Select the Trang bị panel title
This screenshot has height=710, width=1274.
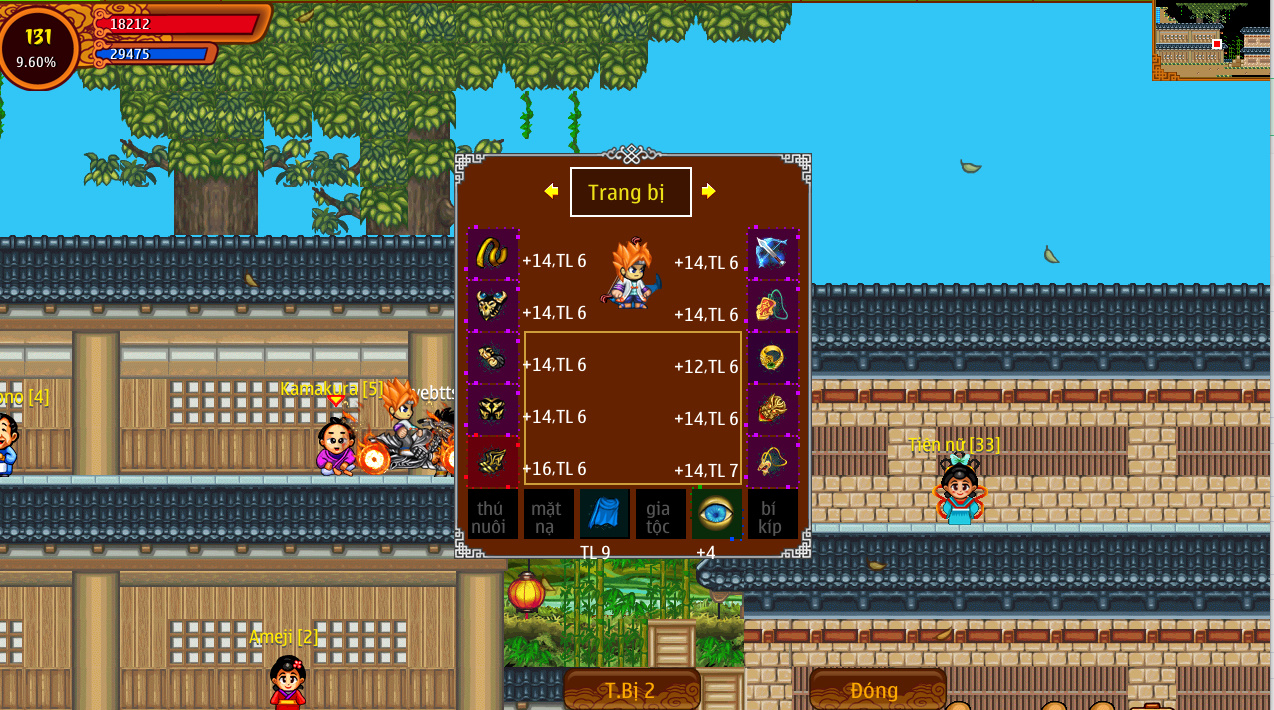click(630, 192)
